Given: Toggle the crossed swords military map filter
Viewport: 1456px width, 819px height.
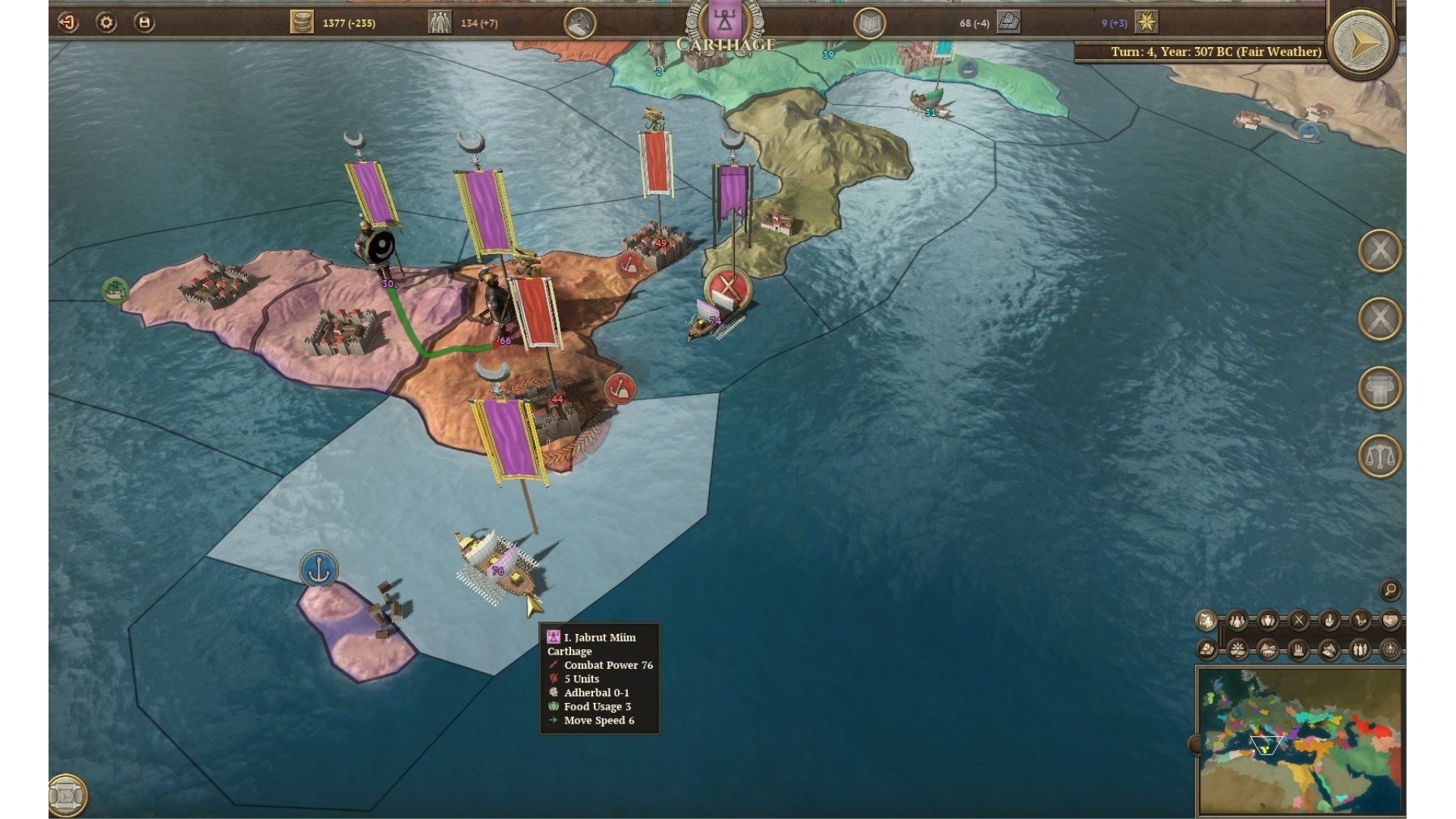Looking at the screenshot, I should pos(1298,620).
